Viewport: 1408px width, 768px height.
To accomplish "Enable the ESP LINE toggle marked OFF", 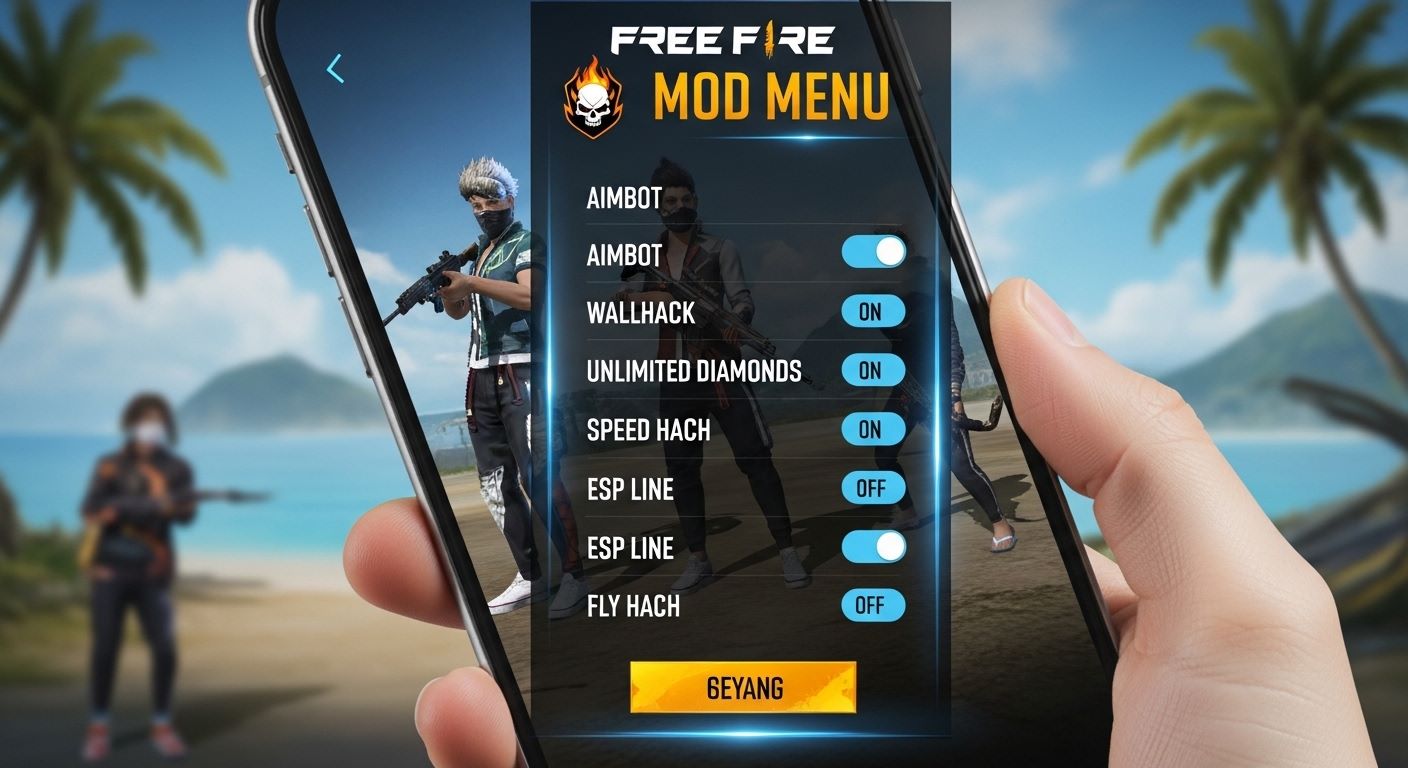I will [873, 488].
